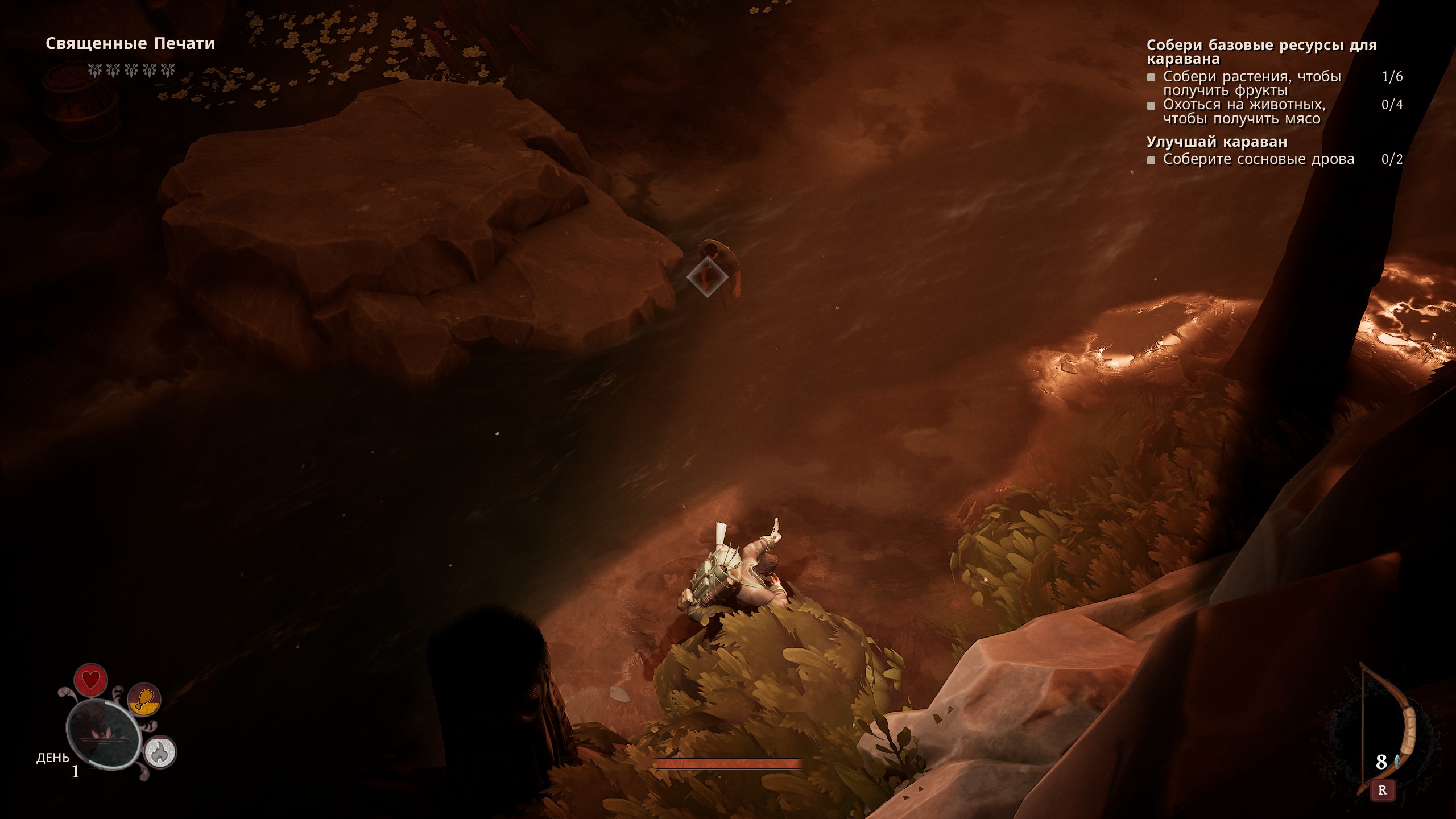Click the flame warmth icon
1456x819 pixels.
click(x=160, y=752)
